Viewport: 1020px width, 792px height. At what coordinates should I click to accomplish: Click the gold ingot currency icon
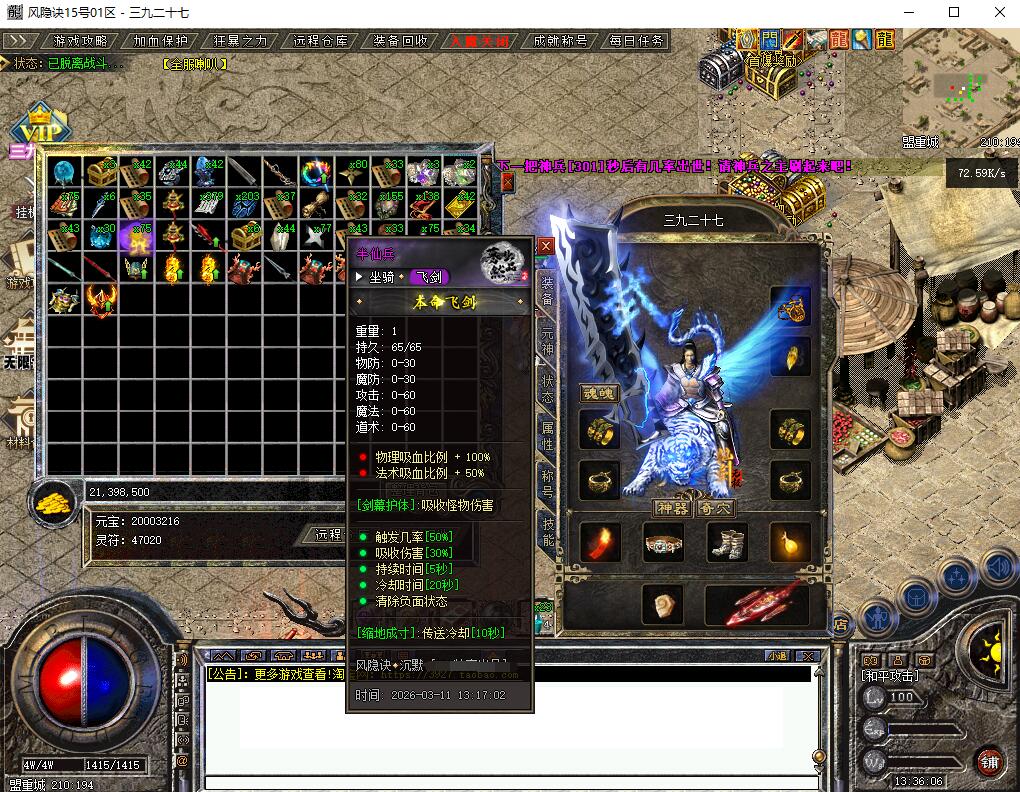(x=58, y=500)
